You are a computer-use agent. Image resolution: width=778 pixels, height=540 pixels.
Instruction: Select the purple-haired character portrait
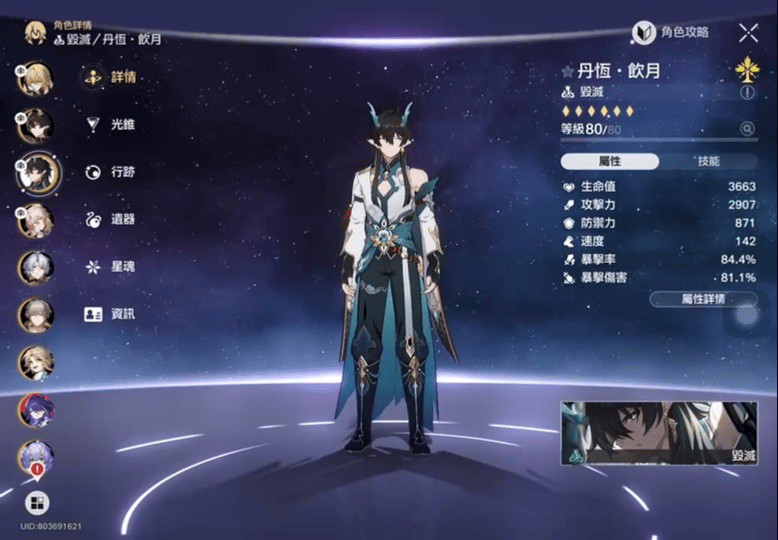point(36,409)
